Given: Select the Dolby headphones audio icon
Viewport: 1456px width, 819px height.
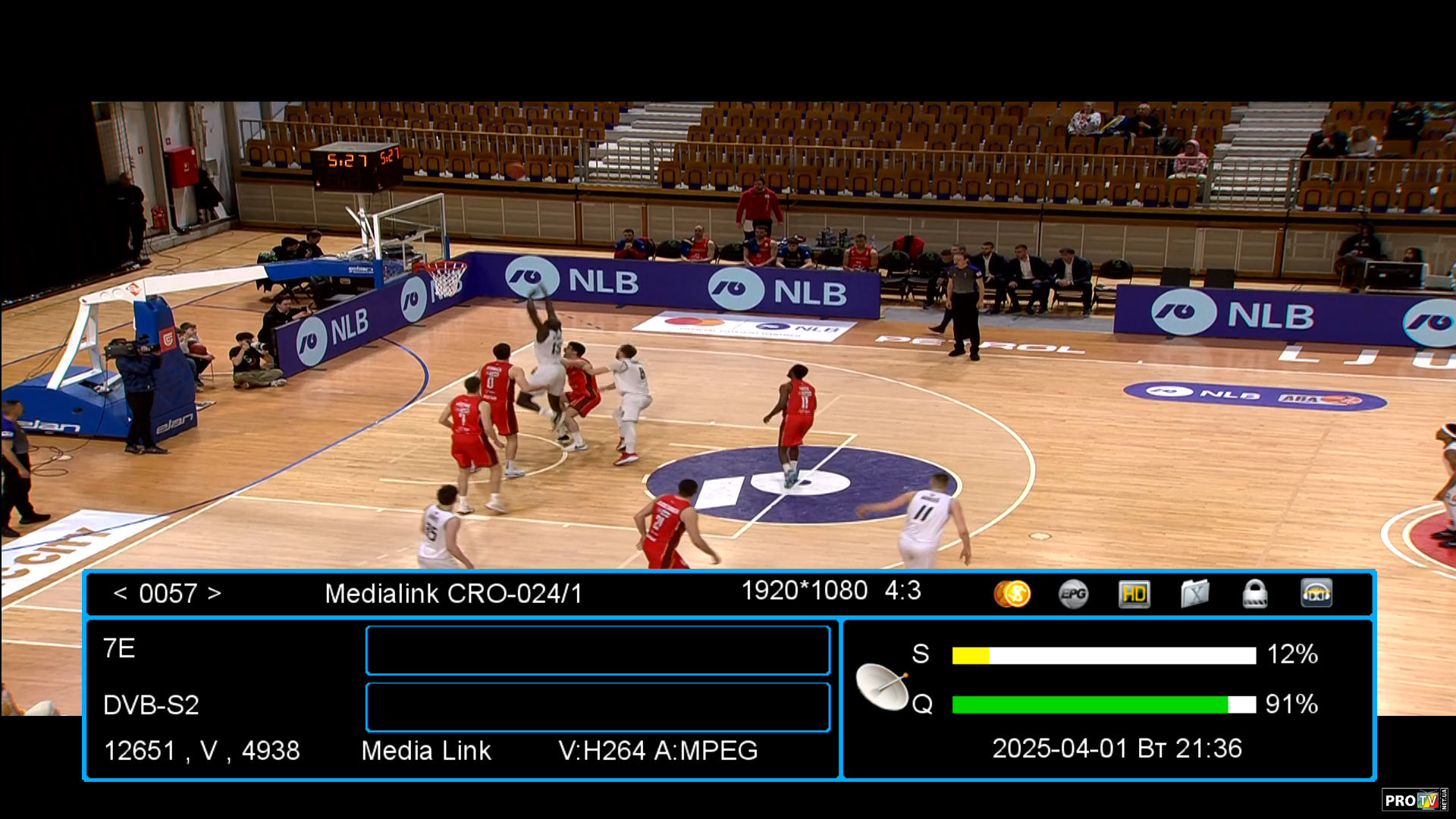Looking at the screenshot, I should click(x=1316, y=594).
